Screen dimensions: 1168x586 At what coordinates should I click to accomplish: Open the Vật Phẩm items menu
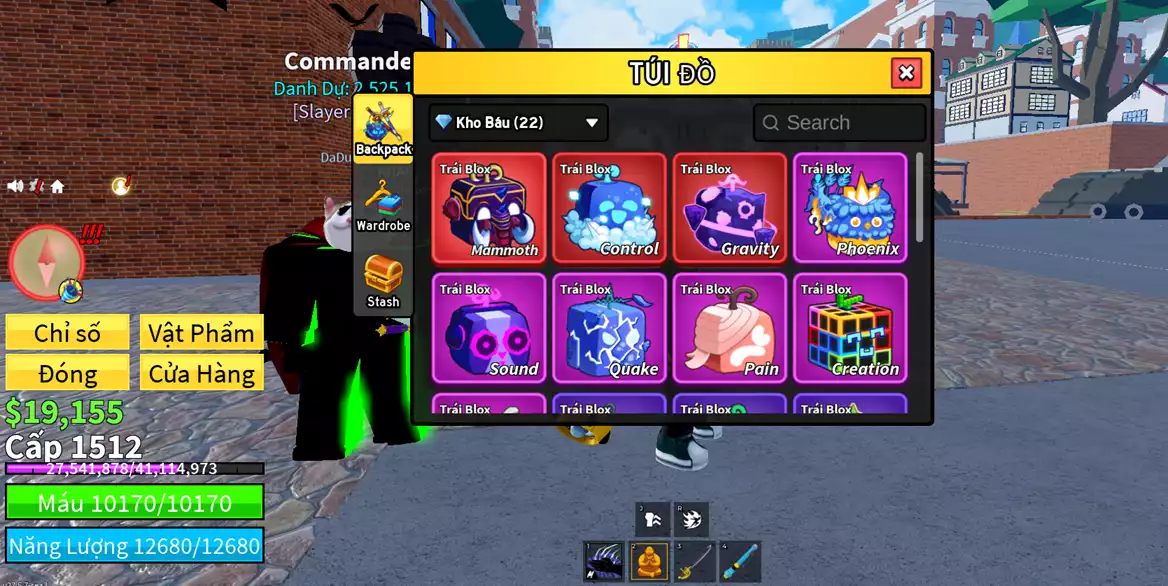[x=202, y=333]
